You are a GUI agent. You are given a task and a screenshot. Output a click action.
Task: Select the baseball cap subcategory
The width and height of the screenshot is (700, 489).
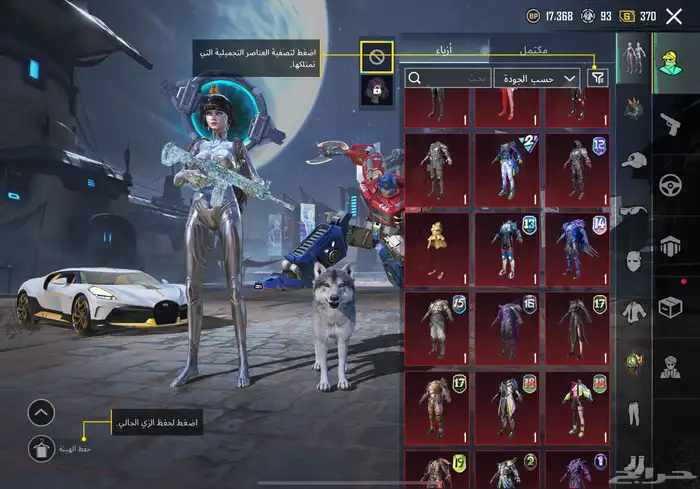point(632,160)
